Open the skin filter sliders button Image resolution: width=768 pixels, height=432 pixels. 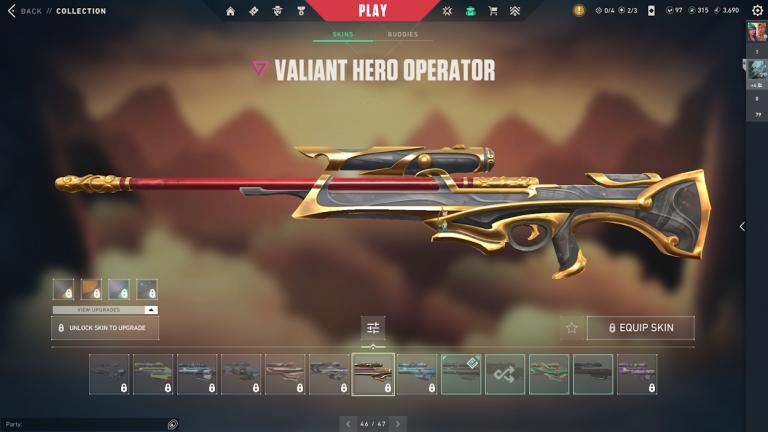coord(373,328)
